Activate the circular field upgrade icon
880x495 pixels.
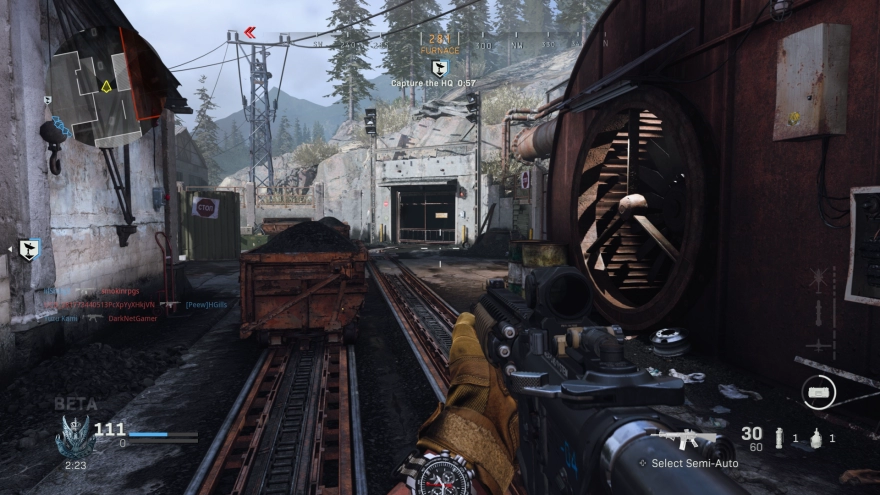817,391
